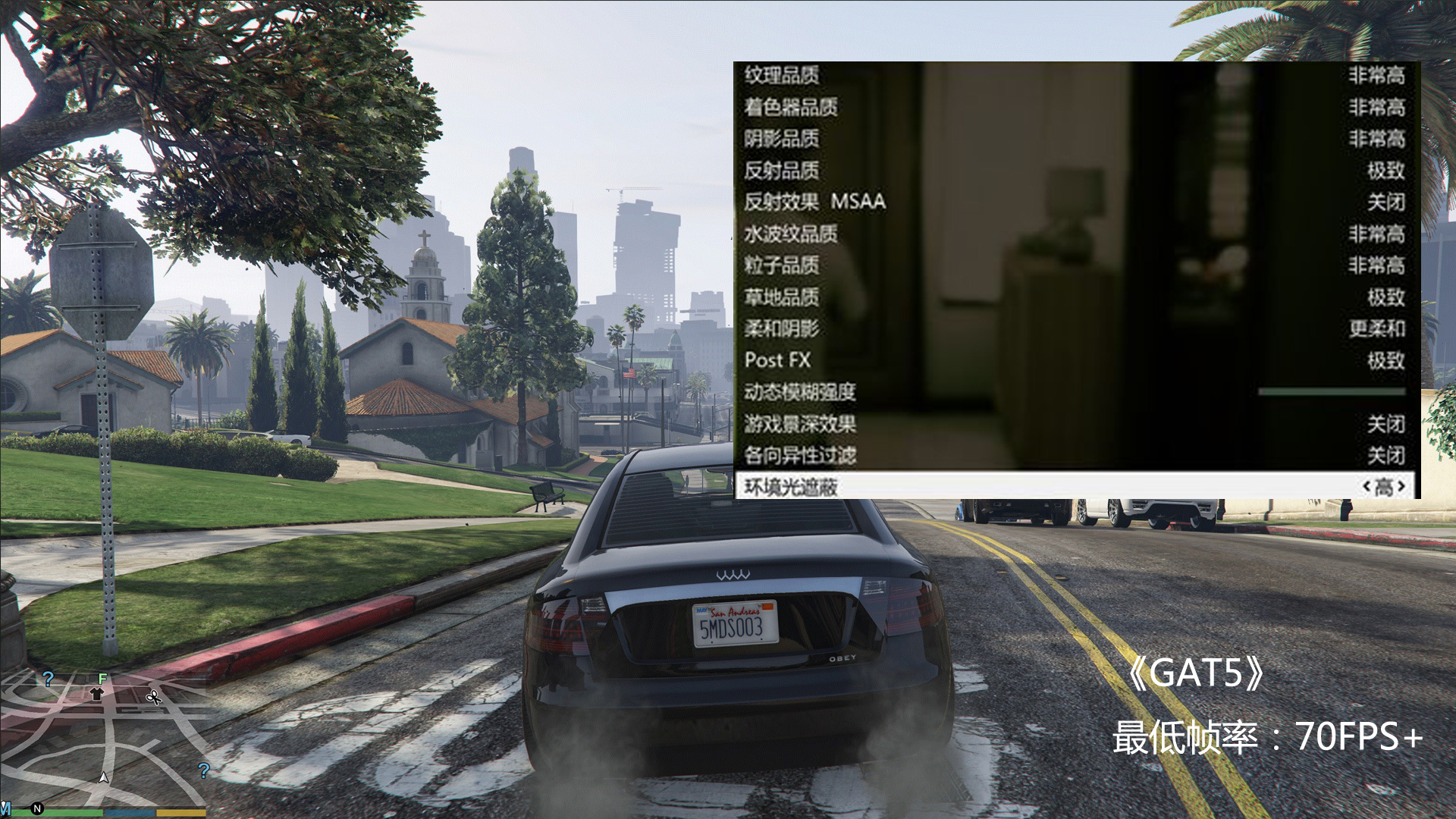Select the barber scissors marker on minimap

point(154,696)
